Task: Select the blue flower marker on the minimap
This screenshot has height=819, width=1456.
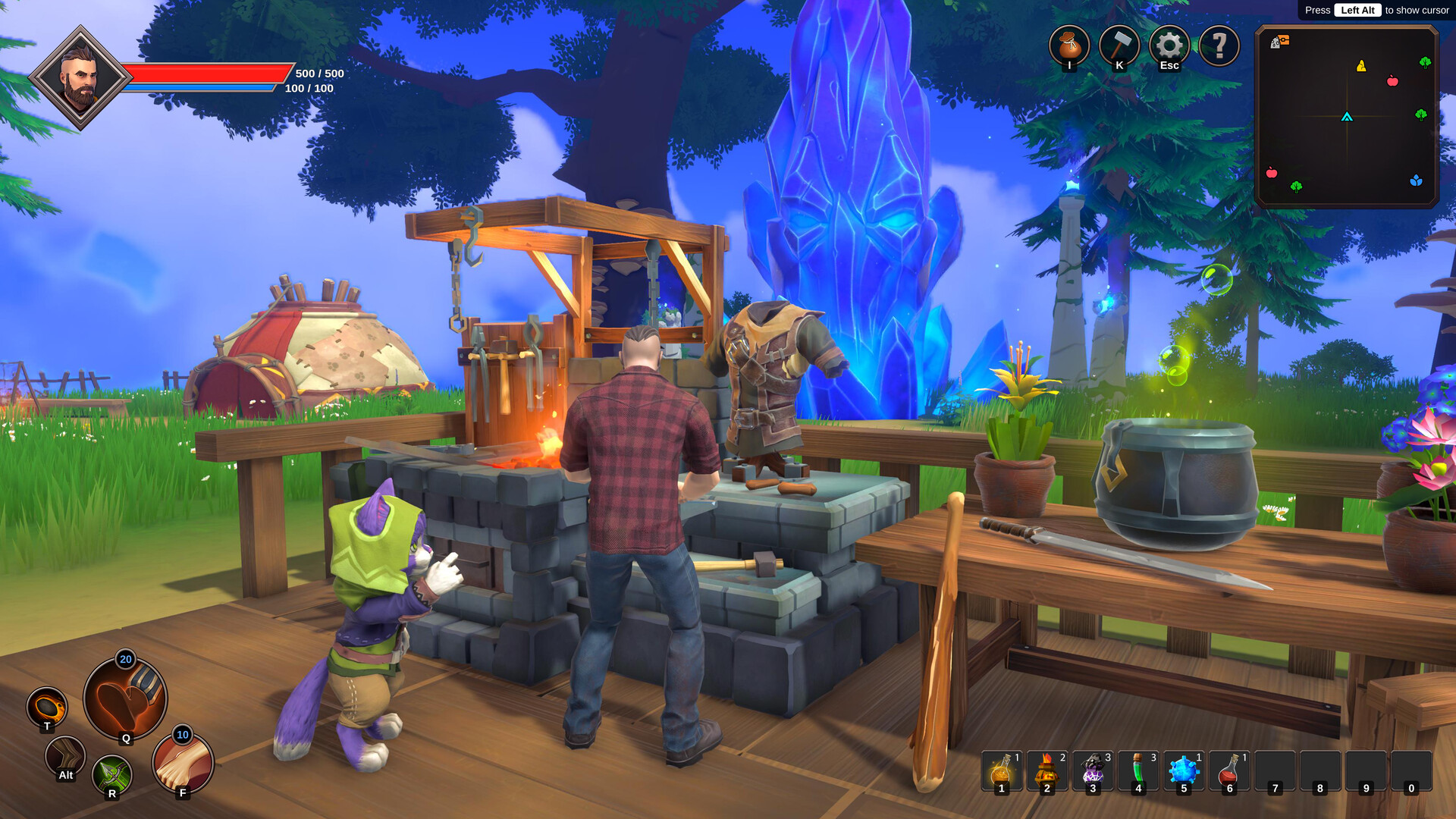Action: 1416,180
